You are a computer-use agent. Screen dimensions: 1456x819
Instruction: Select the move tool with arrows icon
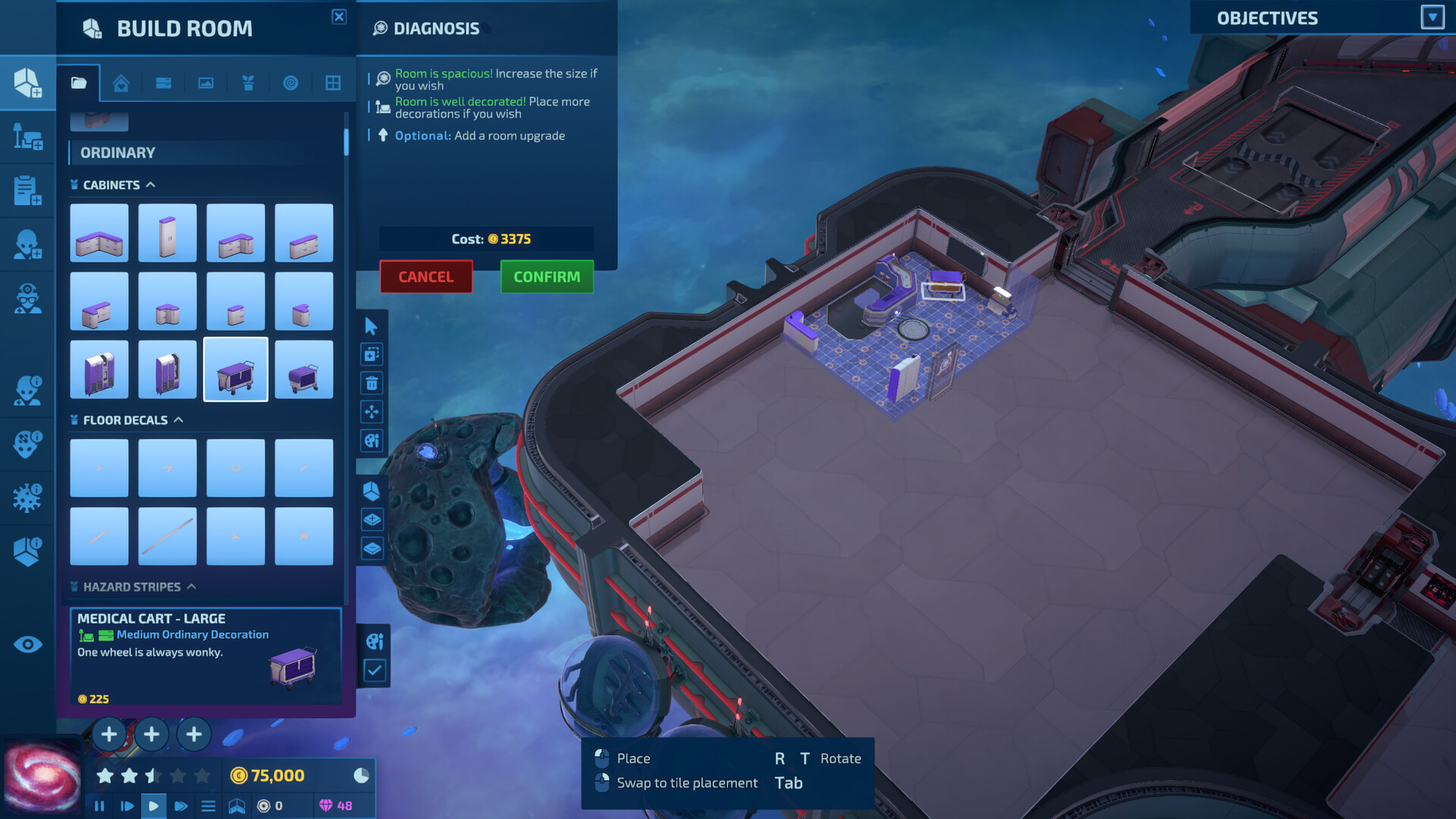pos(372,412)
